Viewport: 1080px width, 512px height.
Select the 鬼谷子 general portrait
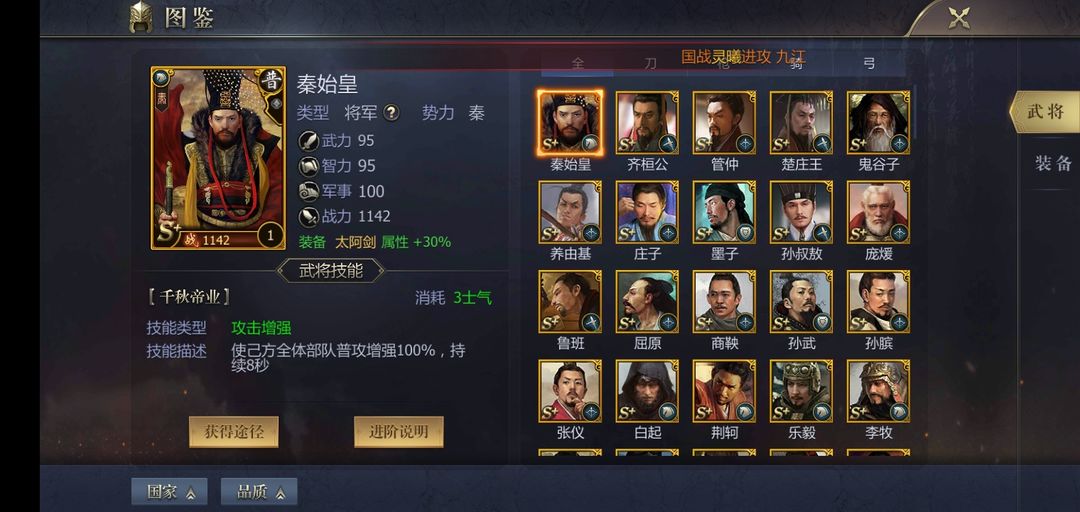click(x=878, y=123)
